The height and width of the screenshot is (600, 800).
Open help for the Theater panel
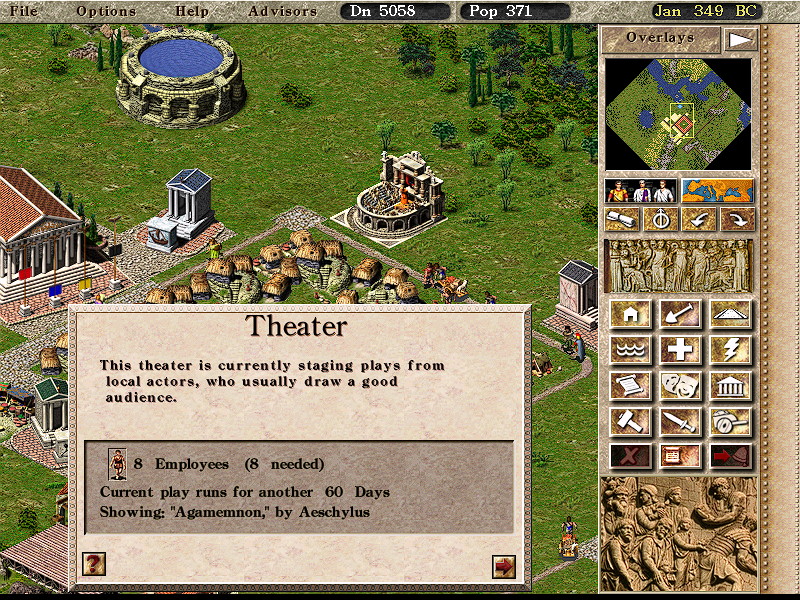[93, 564]
